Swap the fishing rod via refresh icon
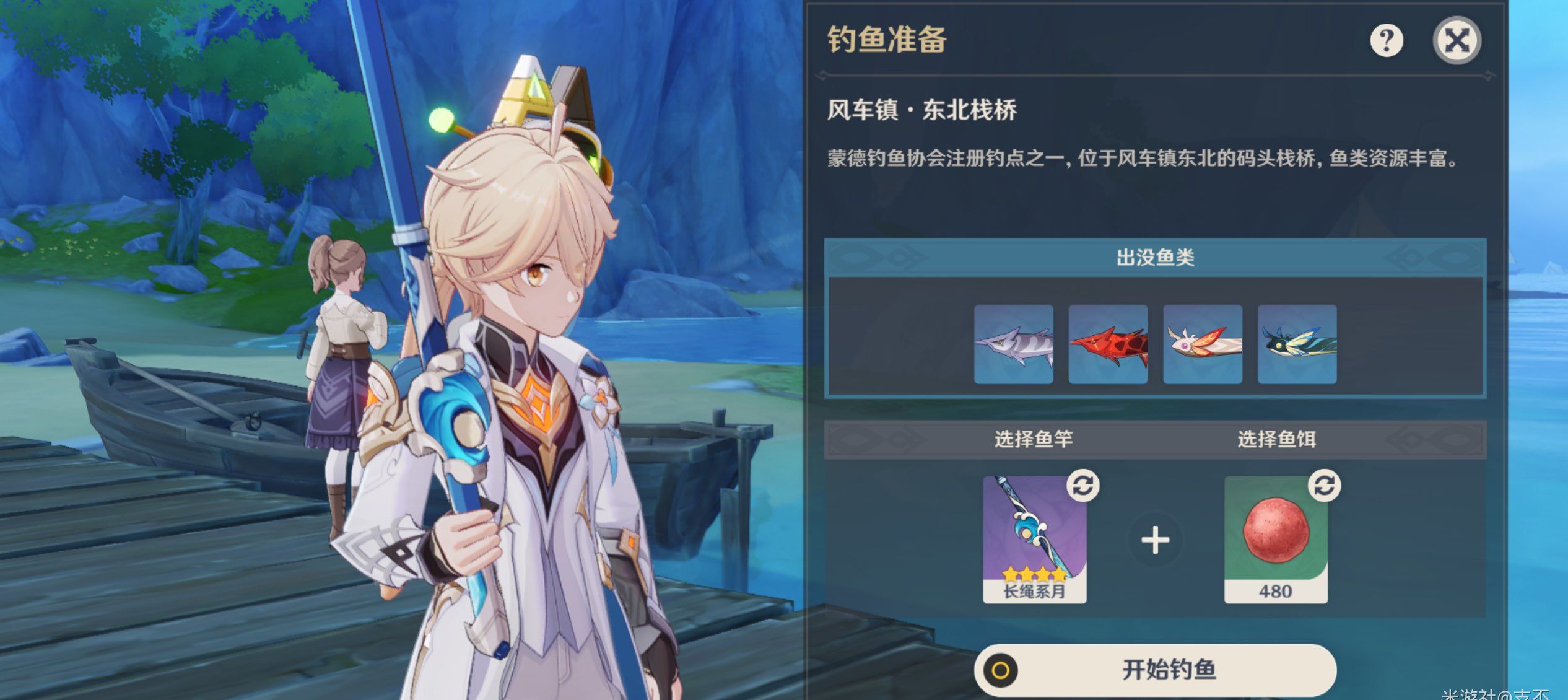 [1082, 486]
